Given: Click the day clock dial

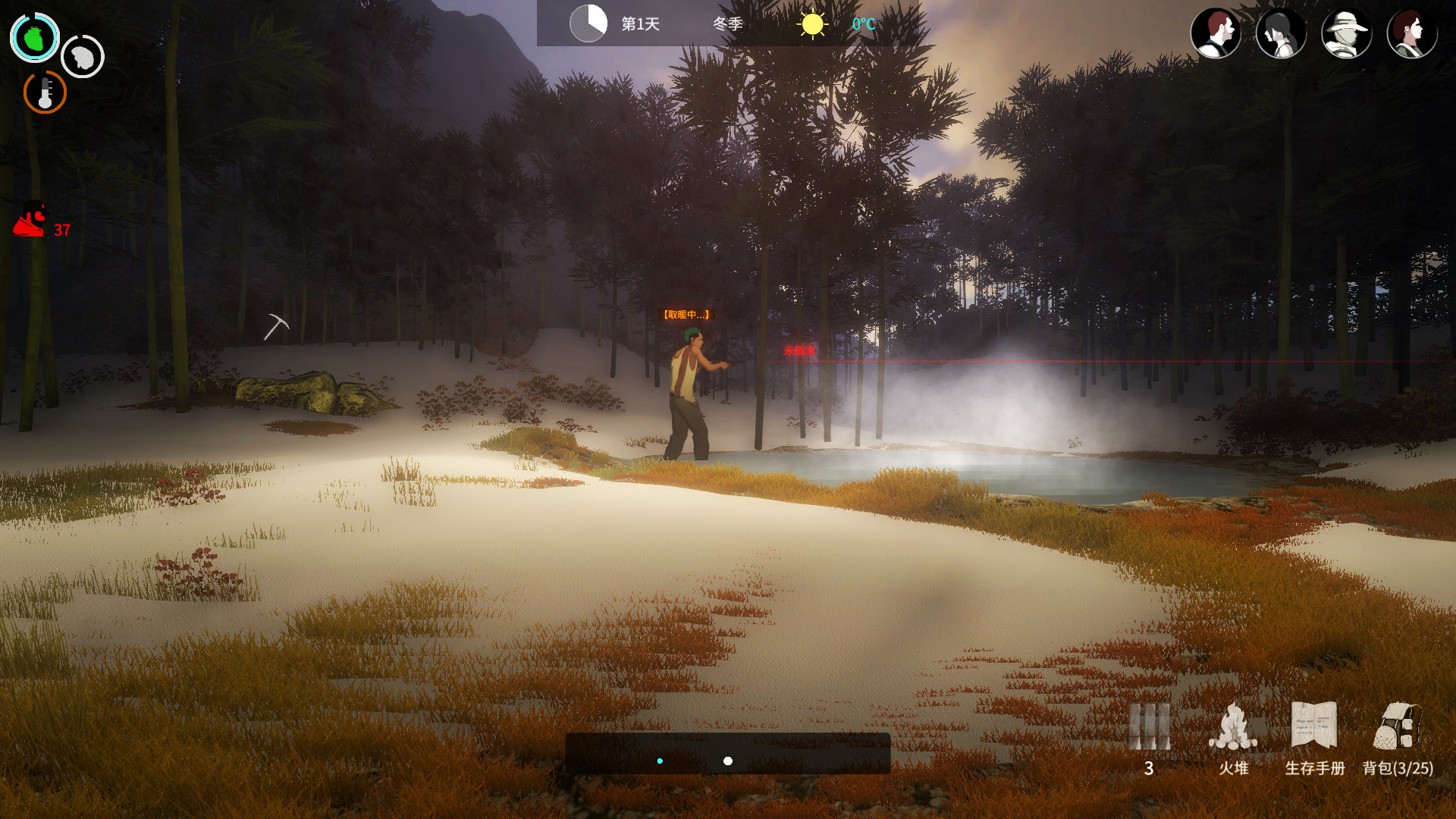Looking at the screenshot, I should click(588, 24).
